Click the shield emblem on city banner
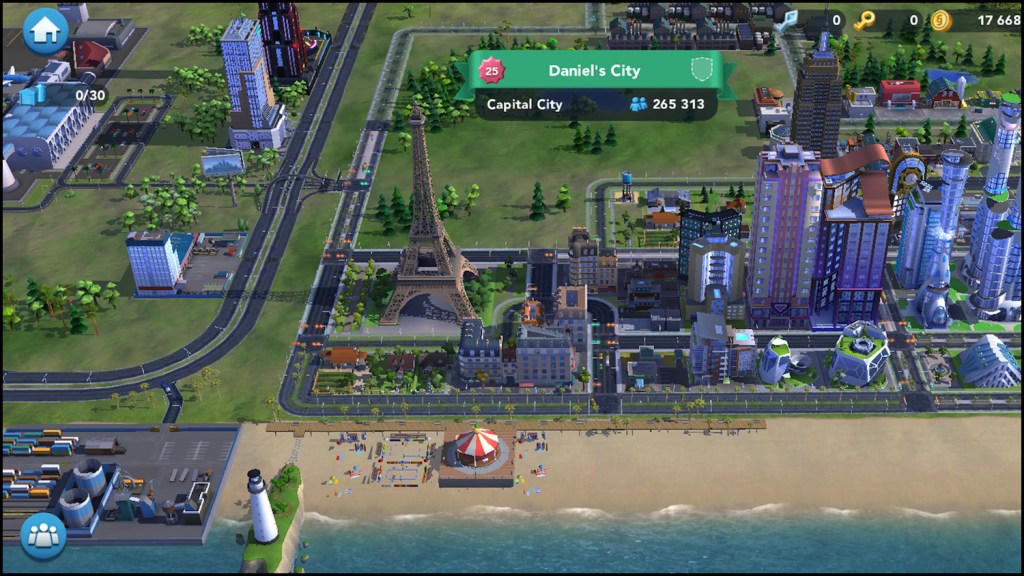The image size is (1024, 576). (x=700, y=70)
